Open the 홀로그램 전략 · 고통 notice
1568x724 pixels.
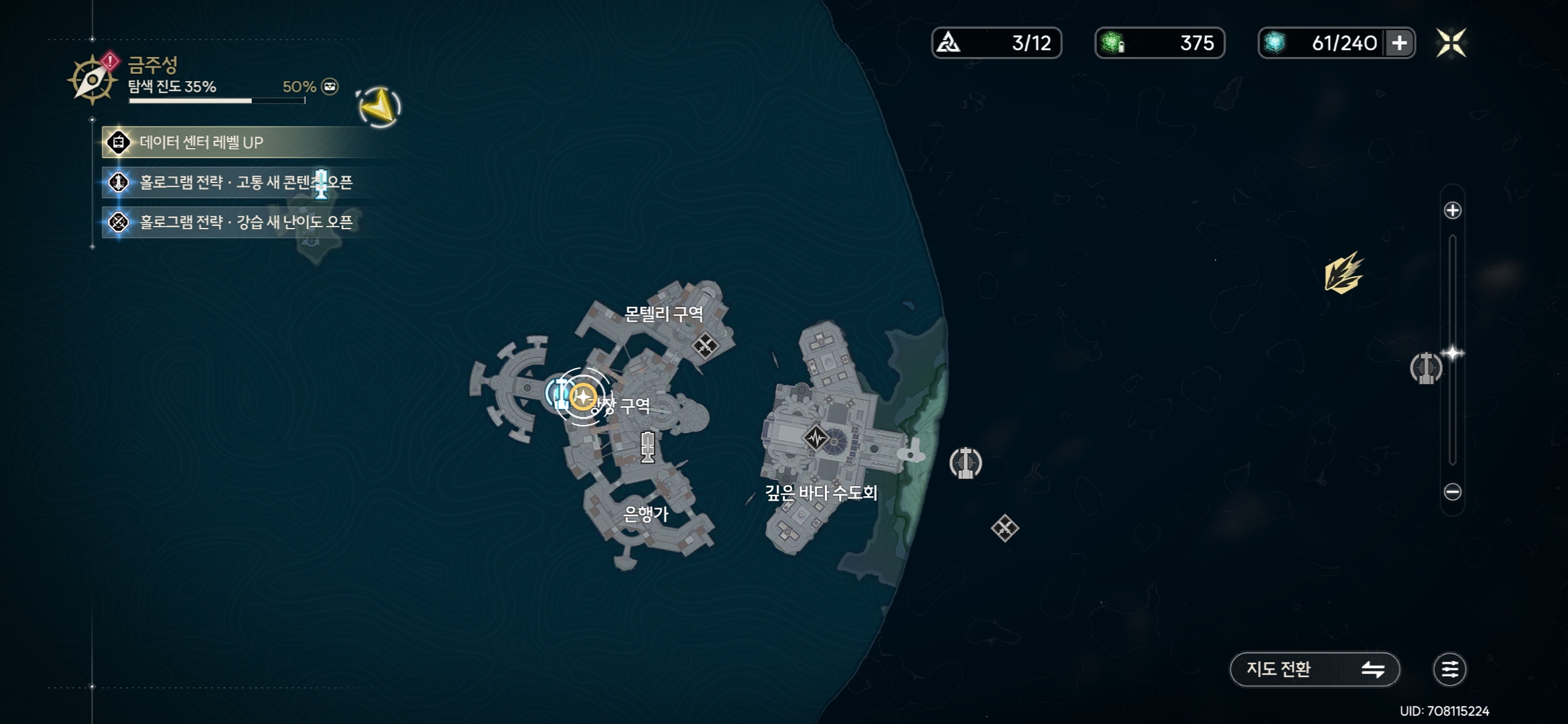245,182
